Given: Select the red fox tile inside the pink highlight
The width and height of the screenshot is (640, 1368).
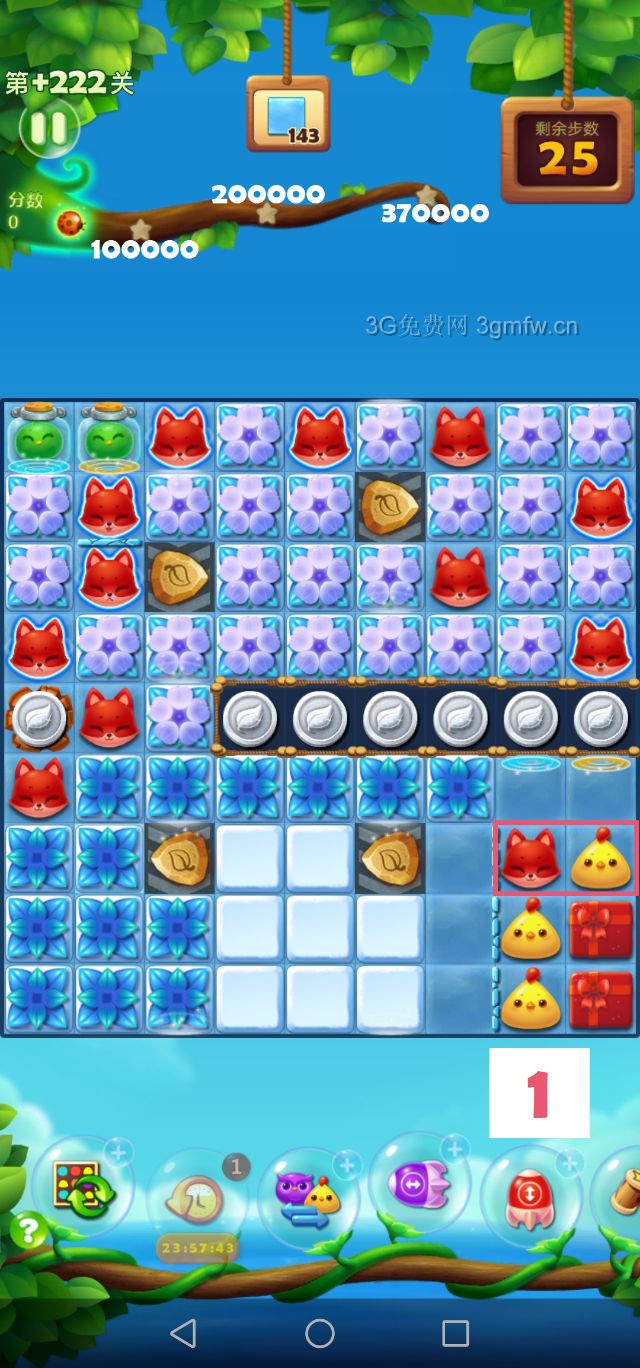Looking at the screenshot, I should point(530,859).
